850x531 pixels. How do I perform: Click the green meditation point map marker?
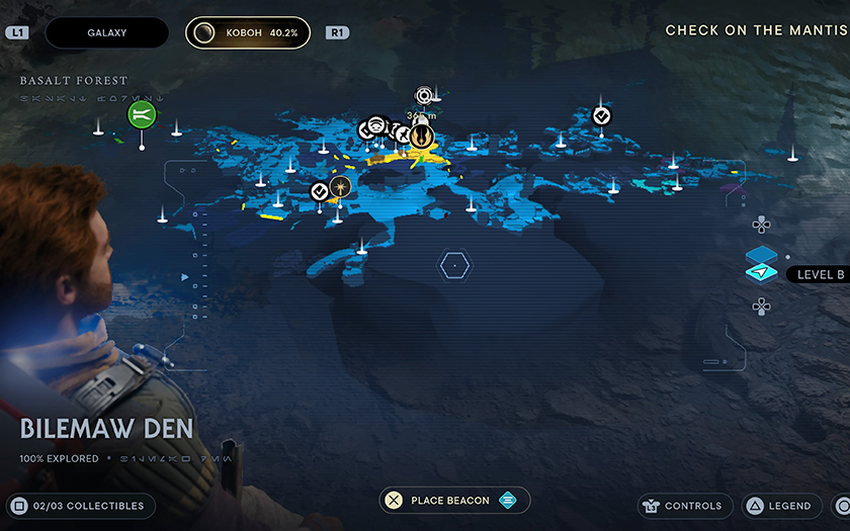click(142, 115)
